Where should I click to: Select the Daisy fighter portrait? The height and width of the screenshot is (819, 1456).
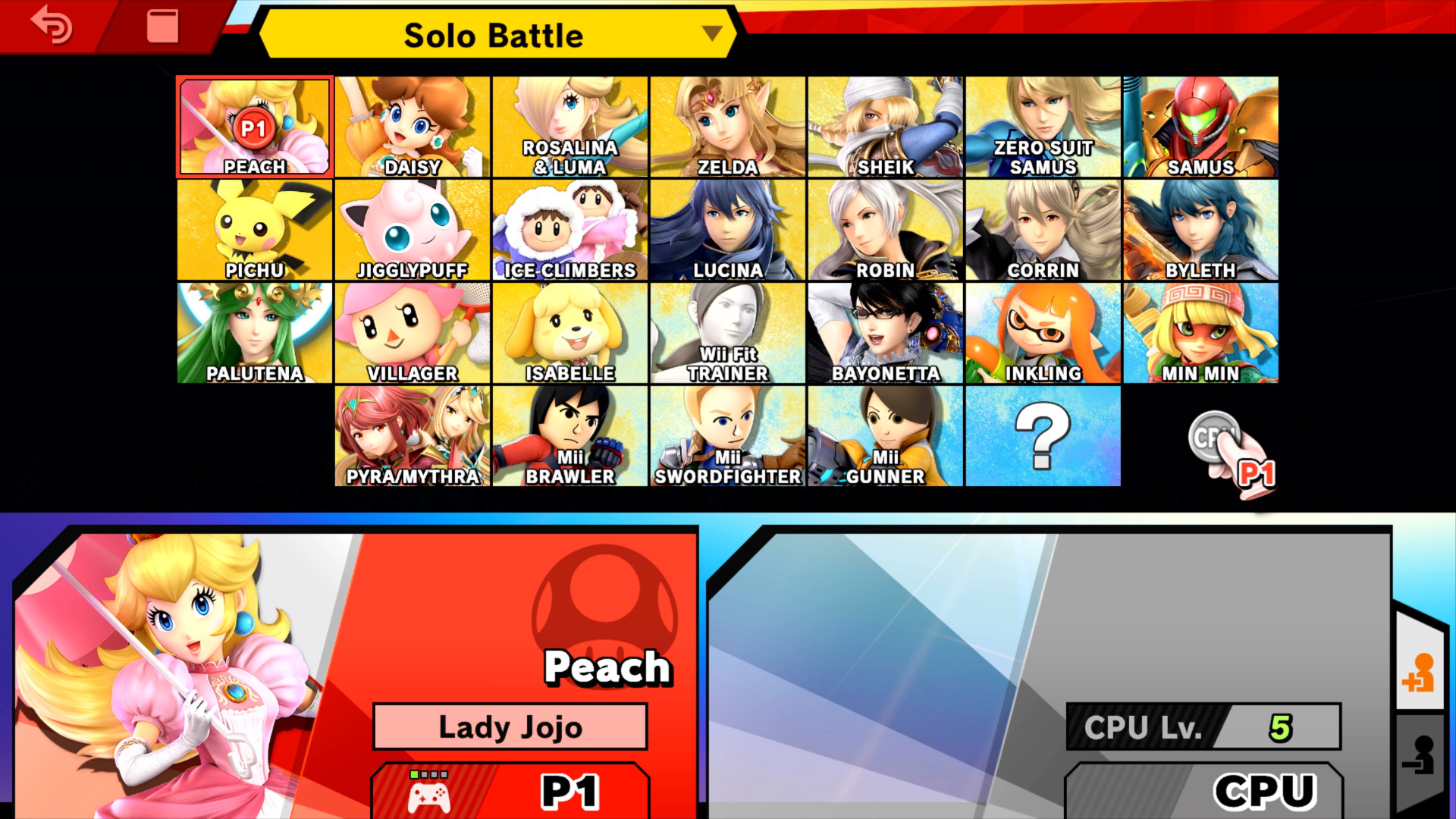pos(412,126)
